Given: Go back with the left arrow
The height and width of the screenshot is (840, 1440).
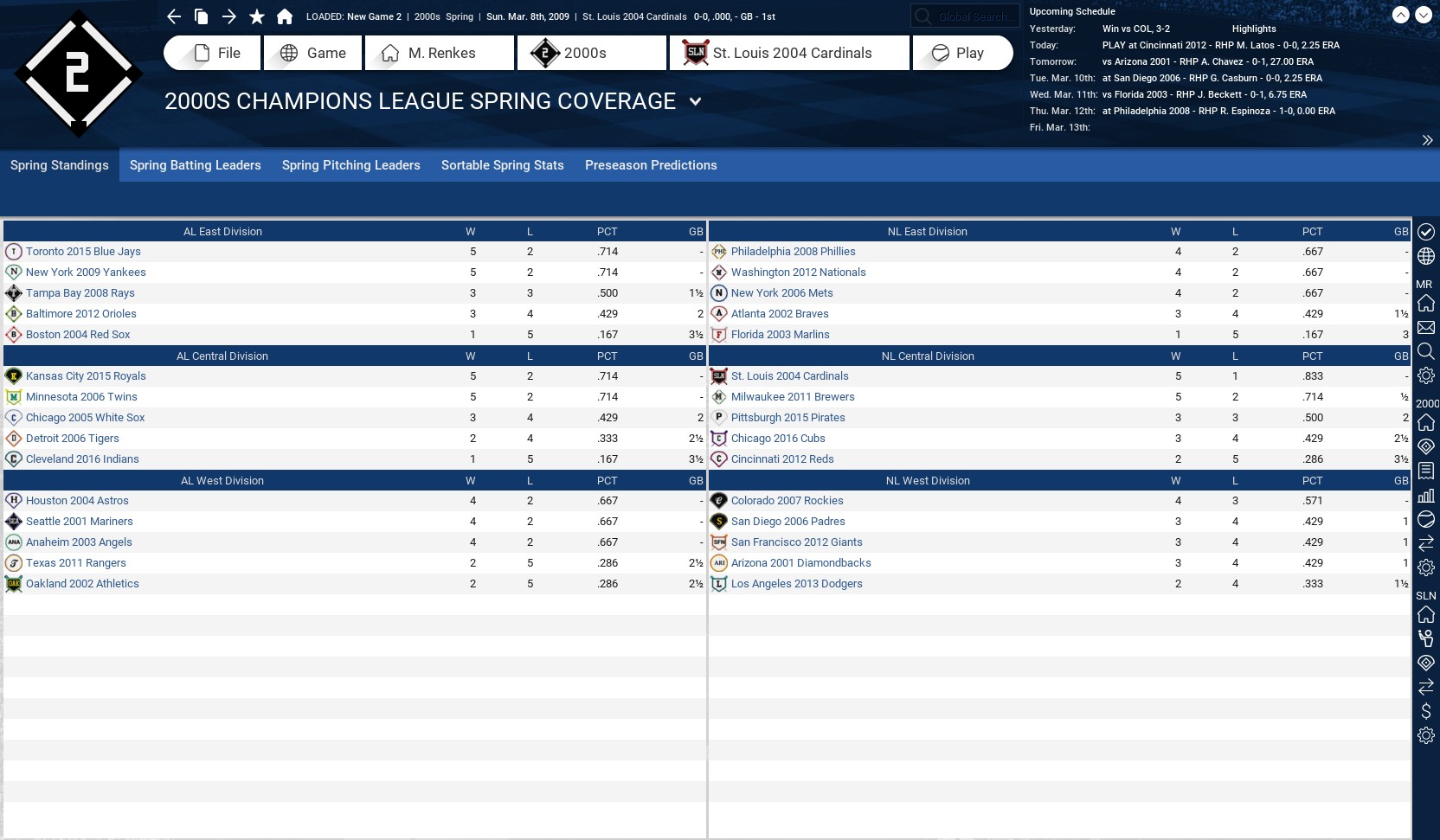Looking at the screenshot, I should pos(174,16).
